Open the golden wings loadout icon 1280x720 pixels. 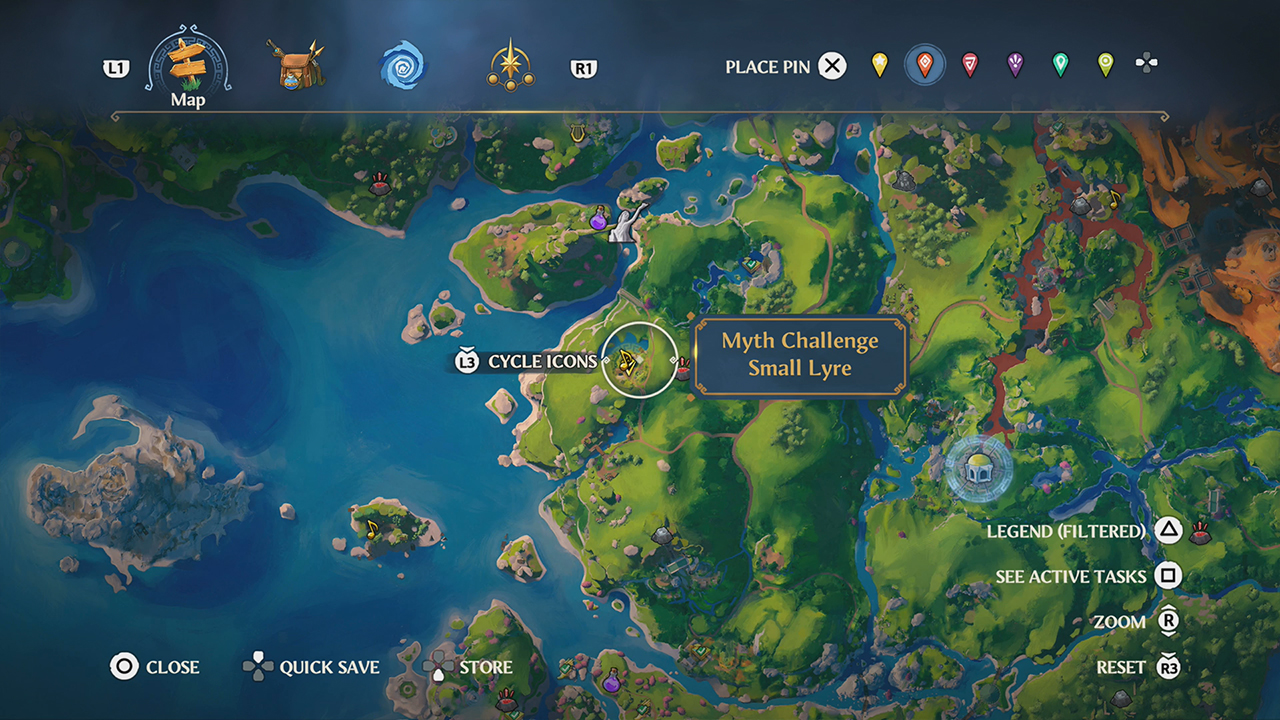coord(508,66)
